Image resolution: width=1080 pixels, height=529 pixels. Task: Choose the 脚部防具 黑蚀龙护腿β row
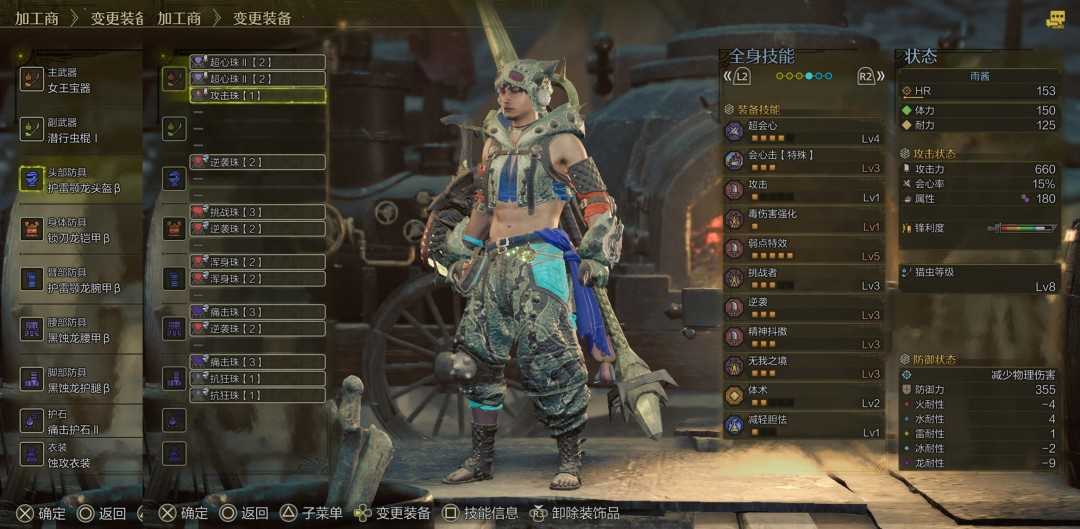coord(80,380)
